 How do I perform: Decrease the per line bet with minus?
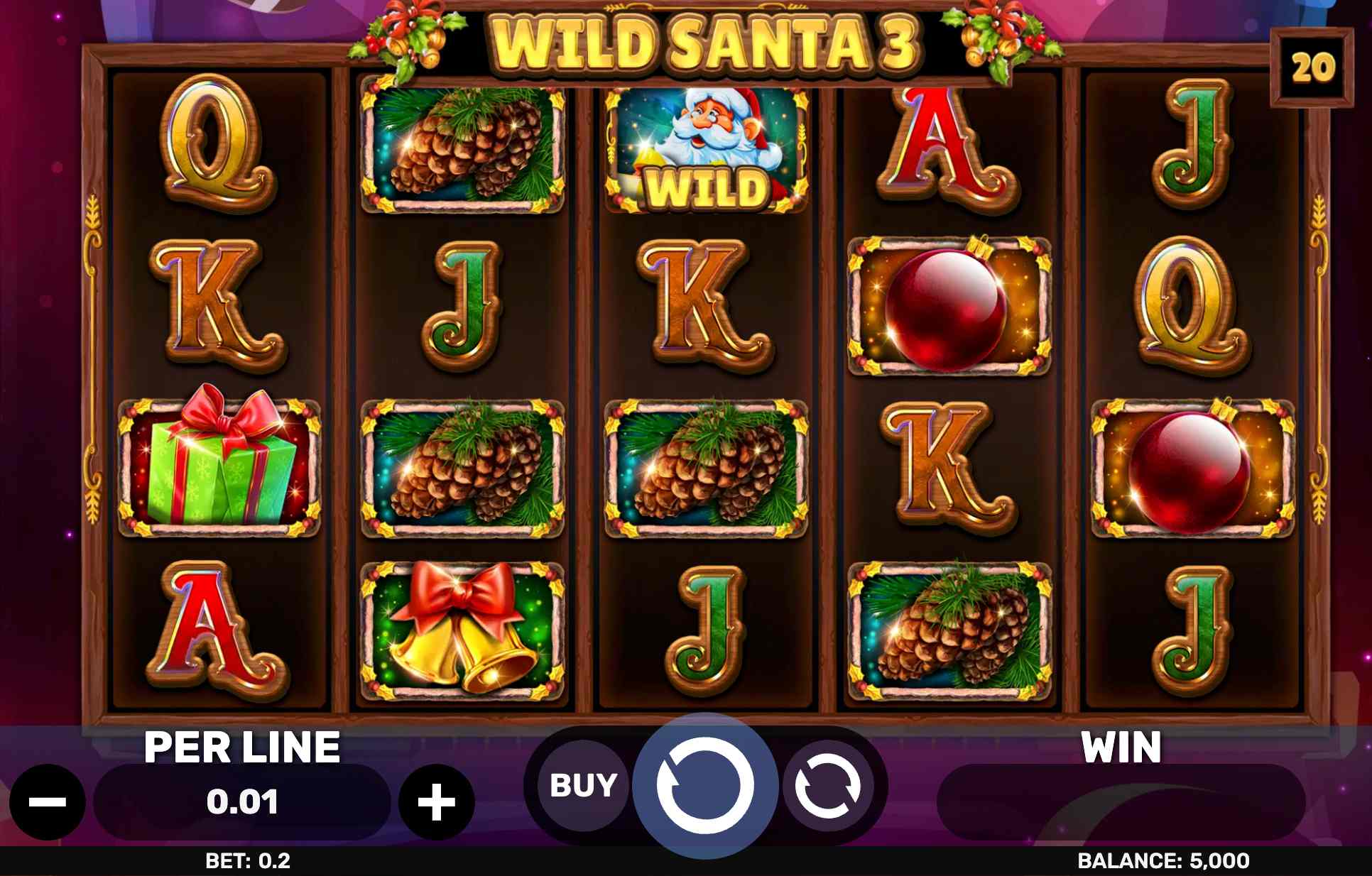tap(48, 802)
